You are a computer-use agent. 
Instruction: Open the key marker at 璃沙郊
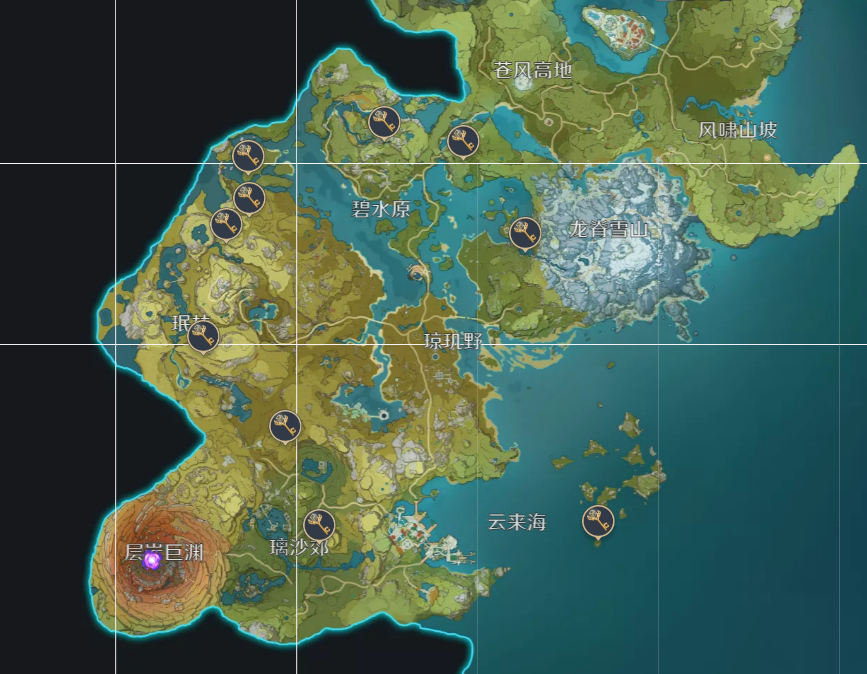pos(319,525)
